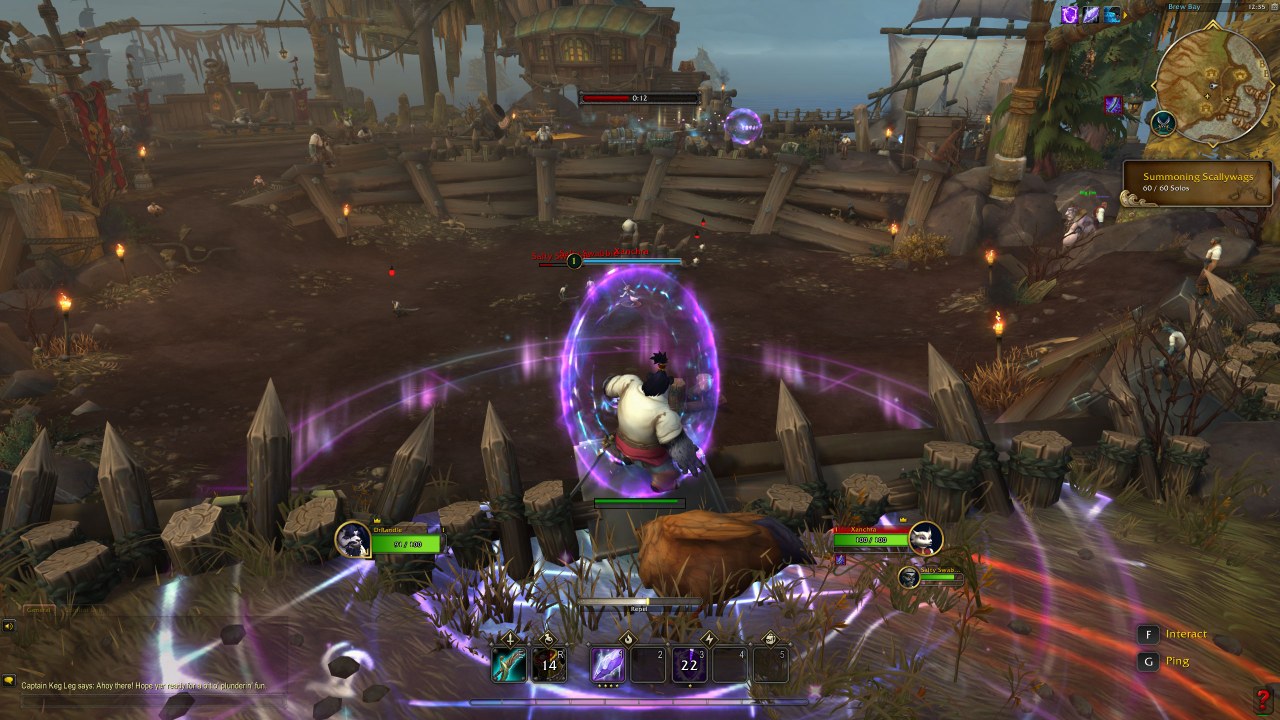Cast the dagger weapon ability bound to E

click(x=508, y=664)
